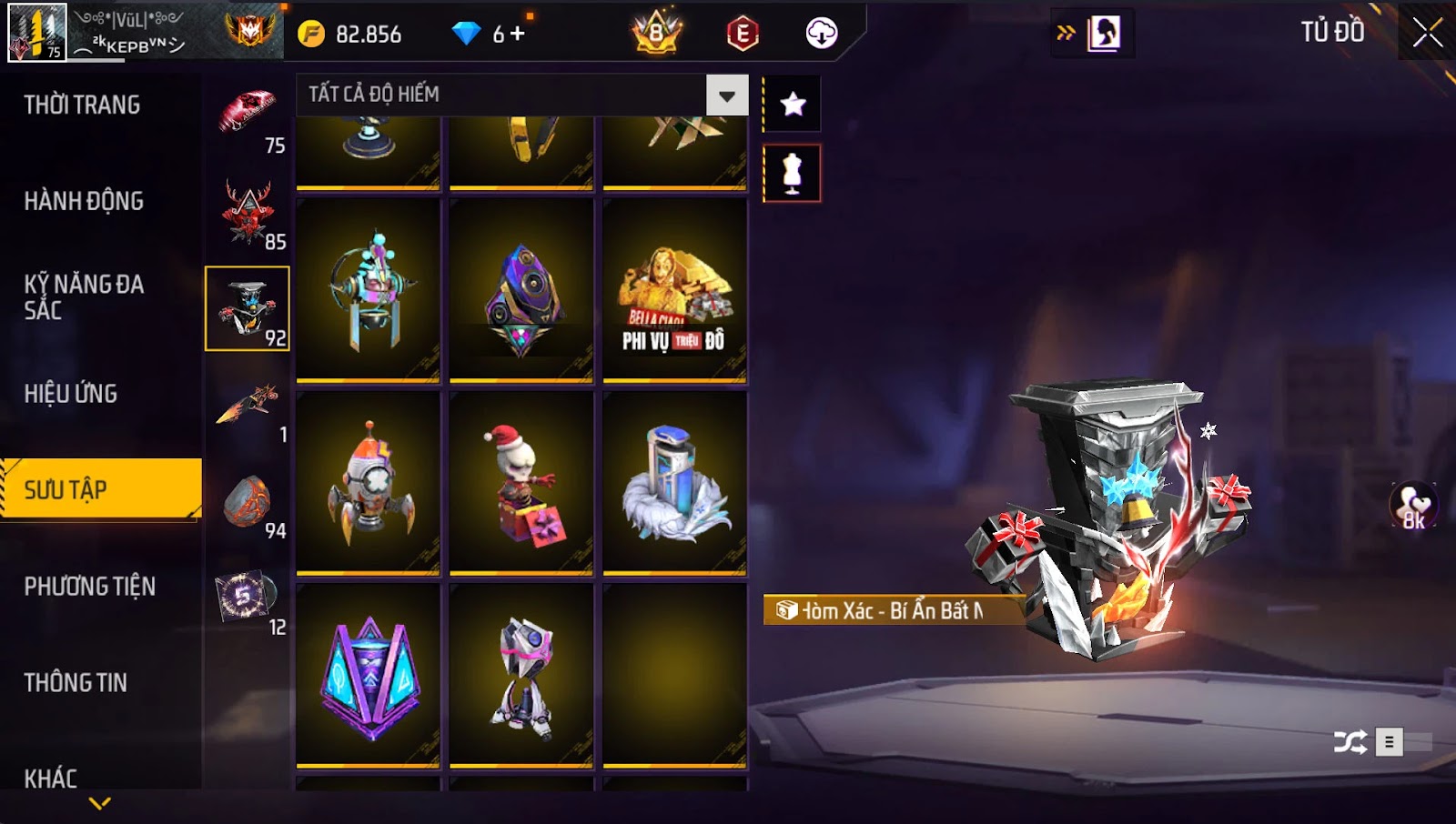
Task: Open the Tất Cả Độ Hiếm rarity dropdown
Action: pos(727,95)
